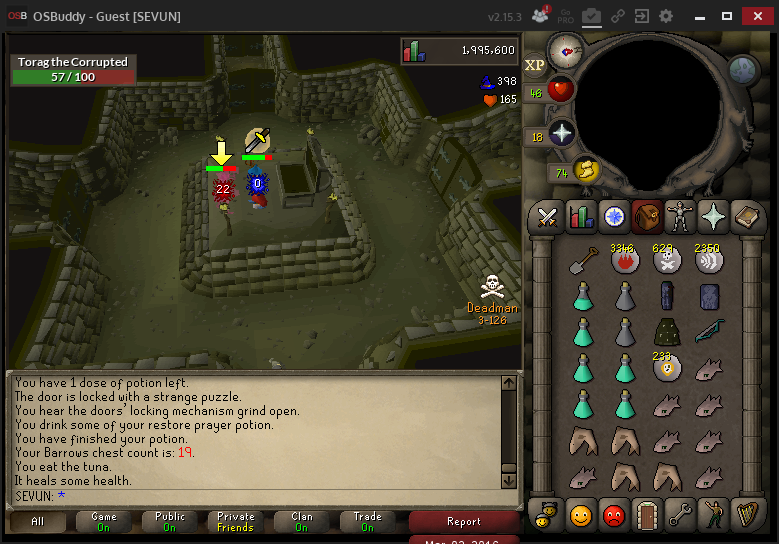
Task: Click the dark green skirt item
Action: point(667,331)
